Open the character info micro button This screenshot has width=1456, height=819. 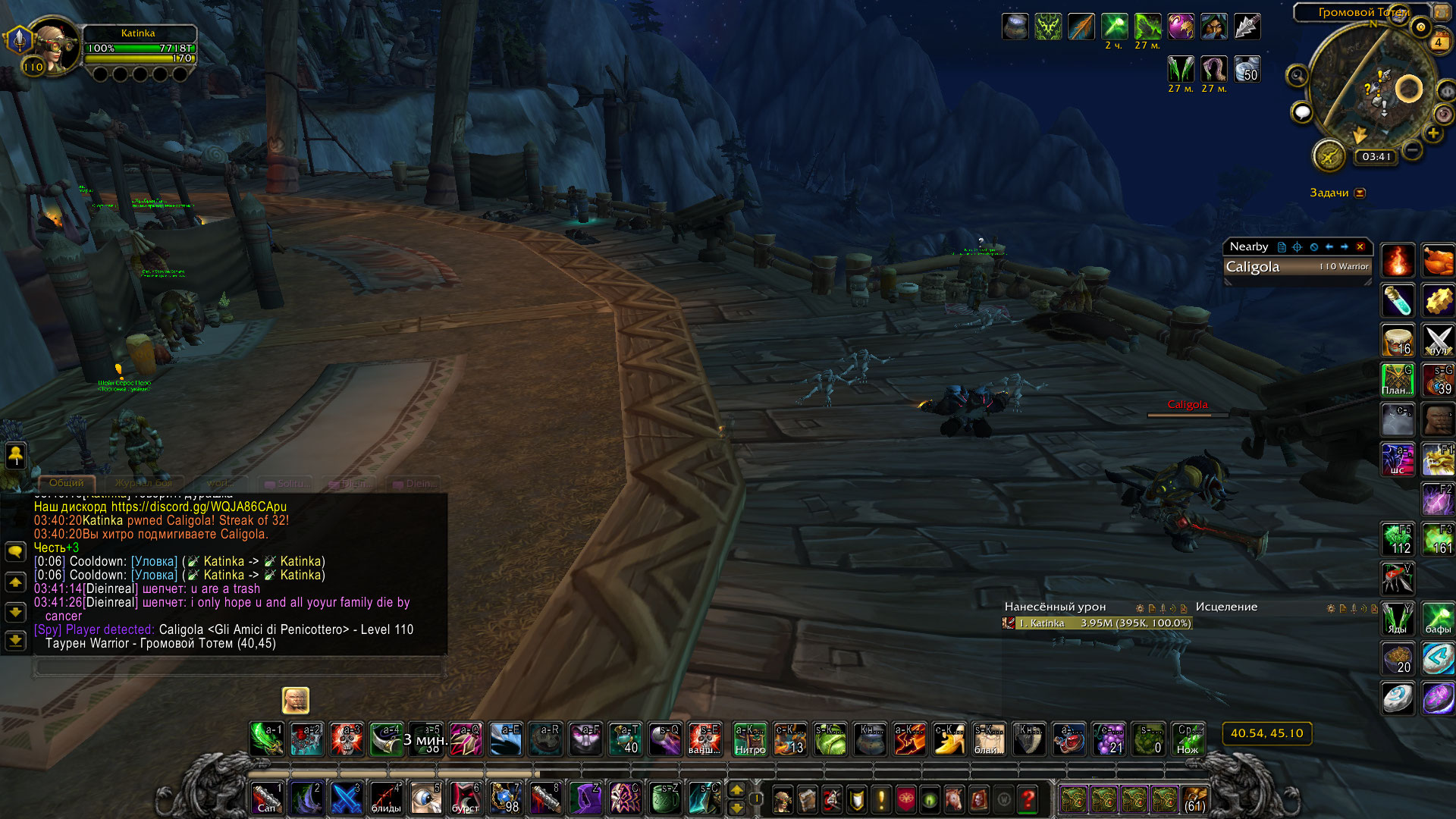[x=782, y=799]
